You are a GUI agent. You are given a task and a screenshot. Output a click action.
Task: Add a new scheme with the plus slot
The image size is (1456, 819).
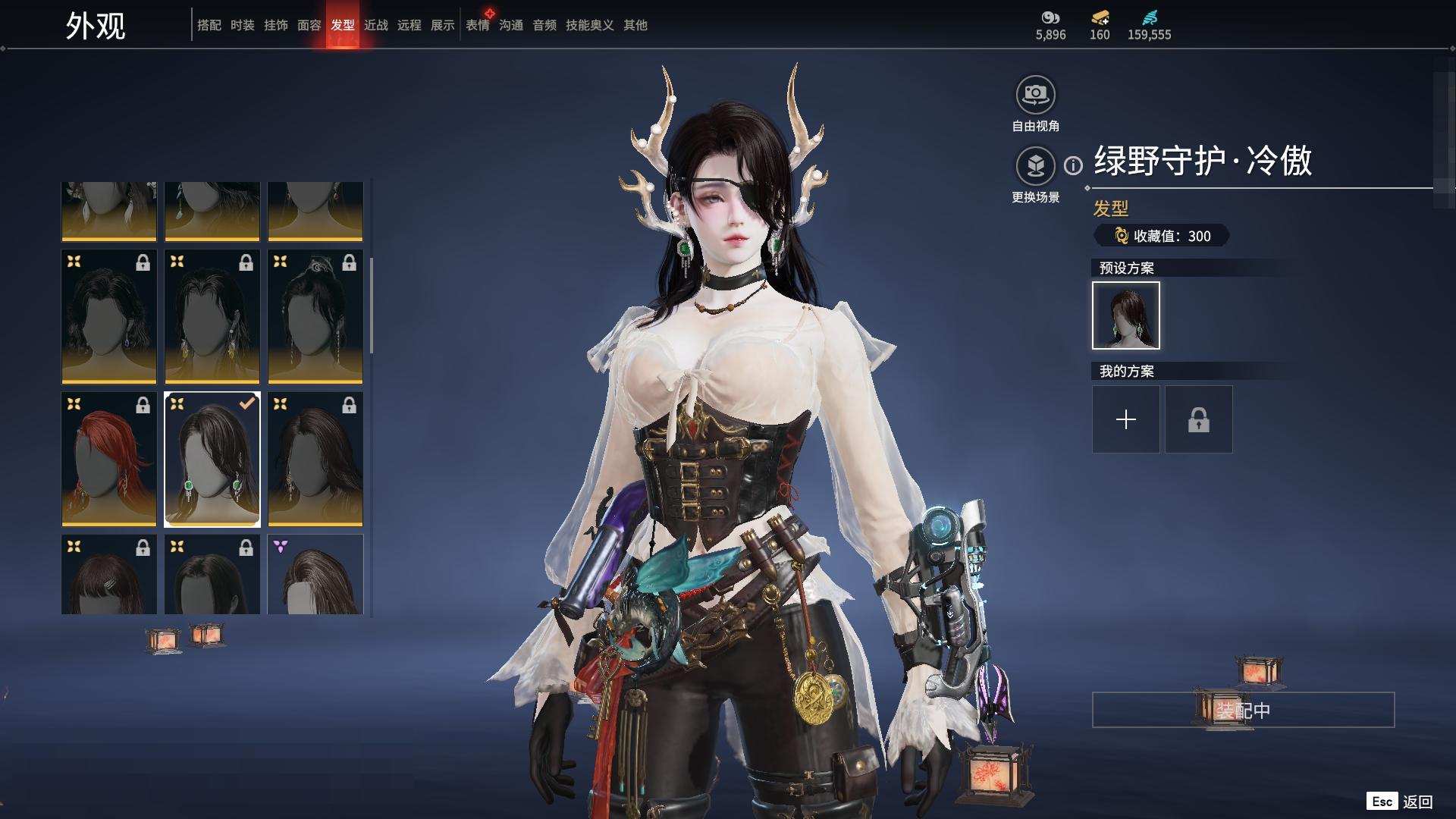click(x=1125, y=419)
